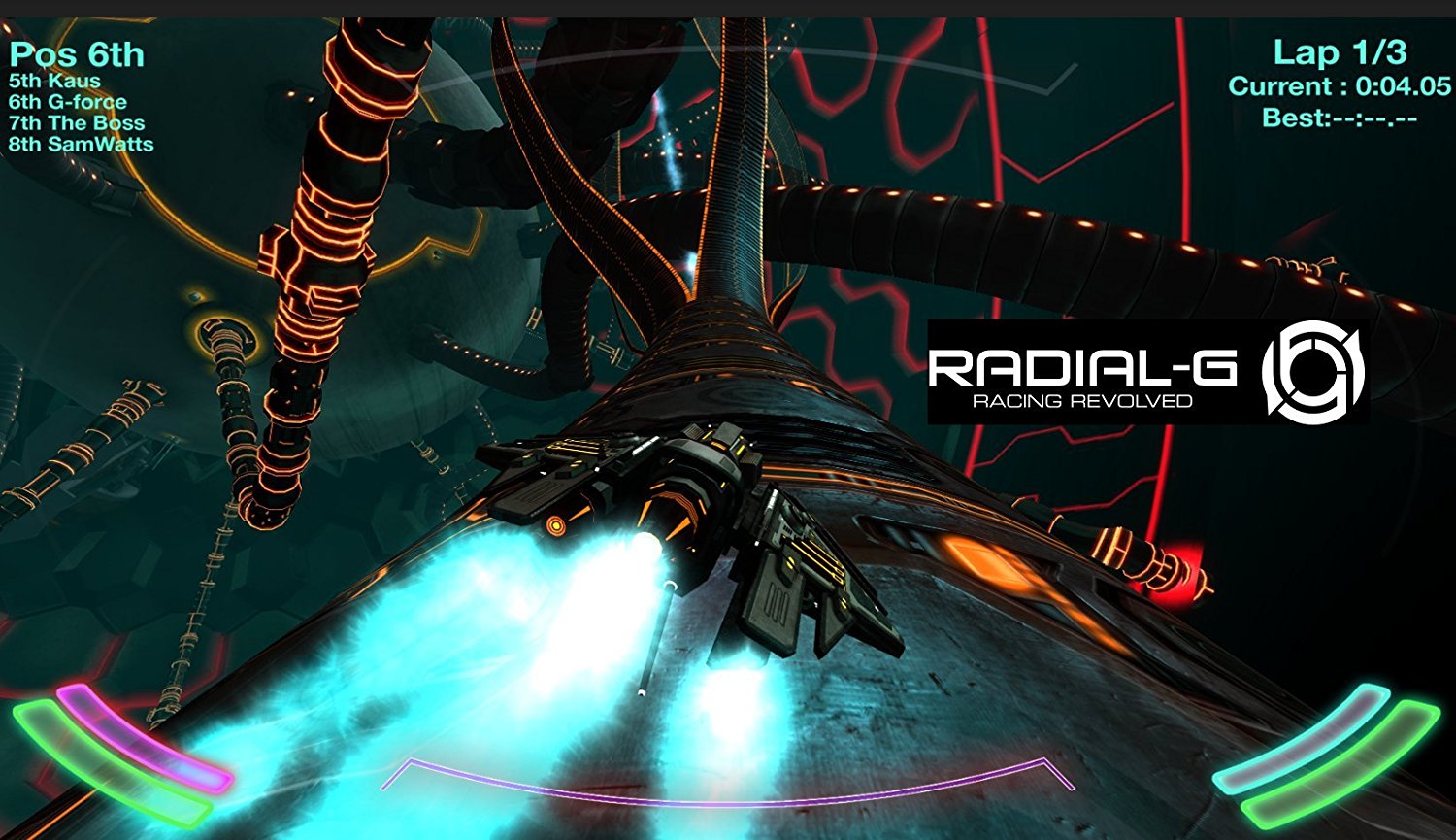Click the Current : 0:04.05 timer field
This screenshot has height=840, width=1456.
pyautogui.click(x=1340, y=85)
